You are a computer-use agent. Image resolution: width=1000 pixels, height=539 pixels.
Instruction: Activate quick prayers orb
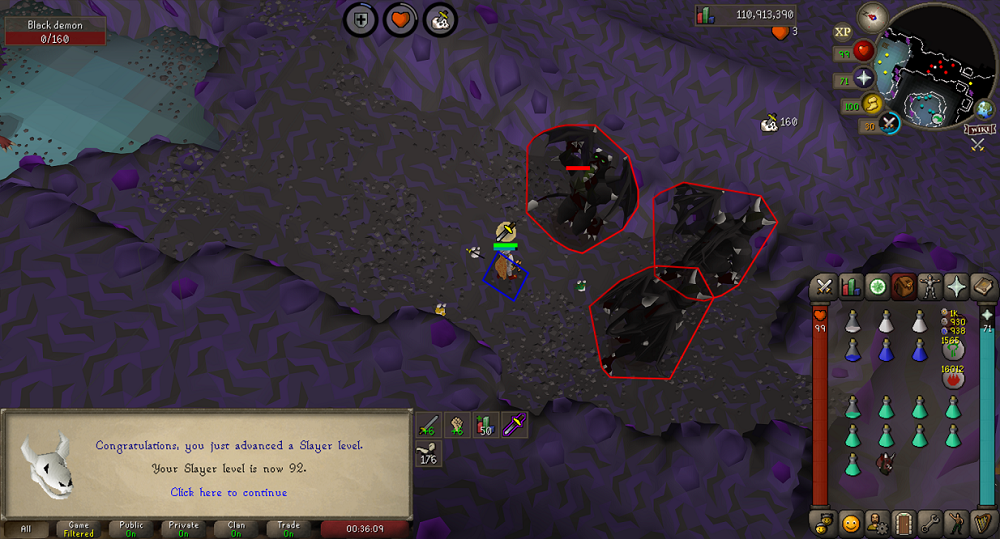863,78
